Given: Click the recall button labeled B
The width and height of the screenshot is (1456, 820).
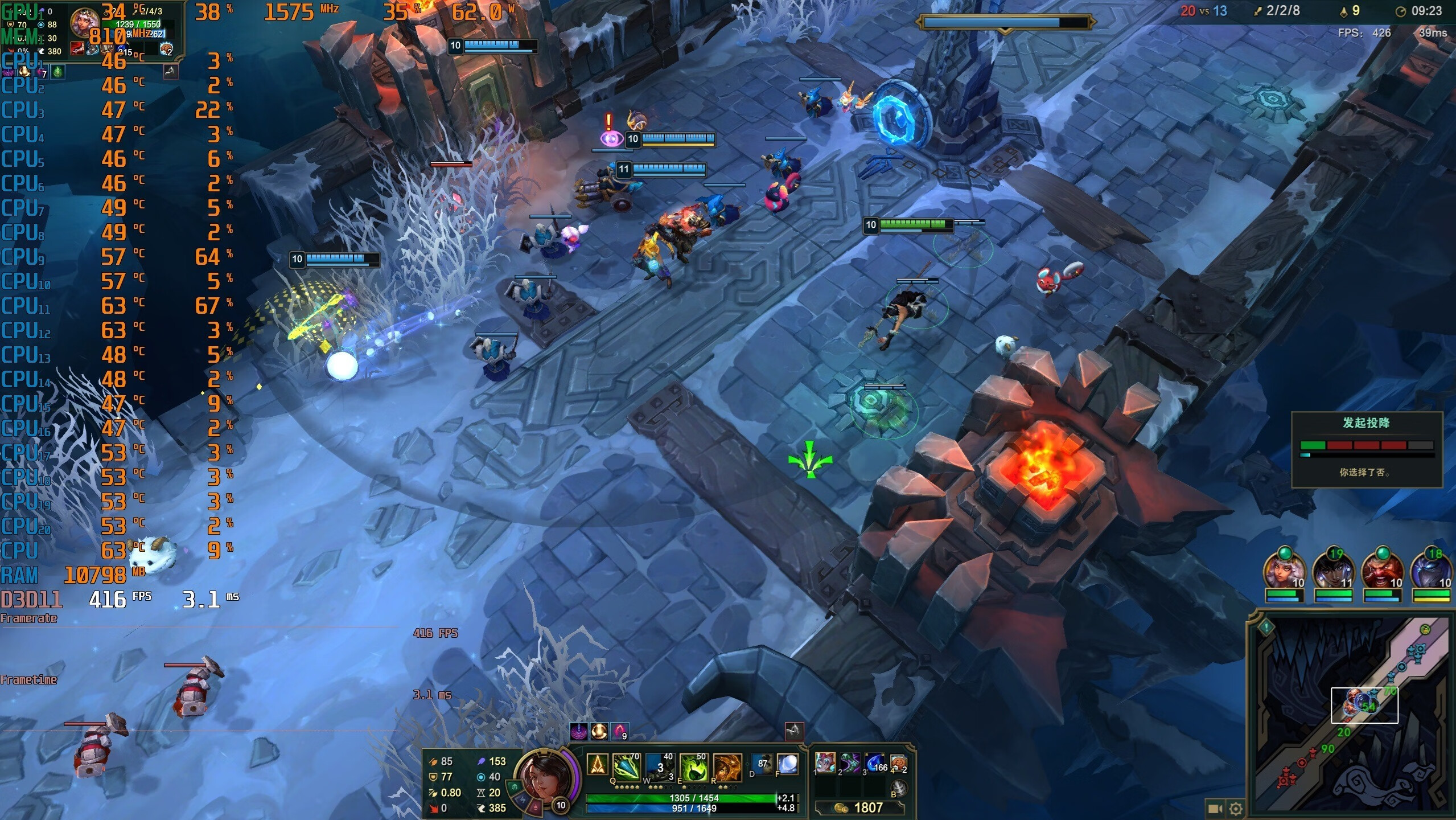Looking at the screenshot, I should 898,788.
